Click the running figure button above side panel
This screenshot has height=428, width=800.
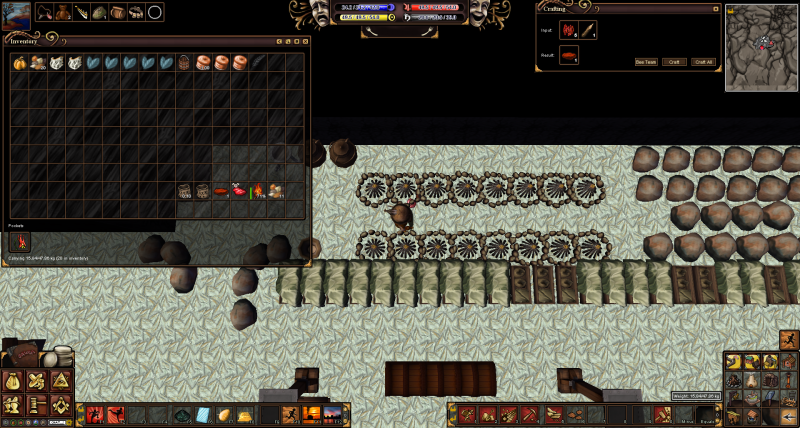789,339
